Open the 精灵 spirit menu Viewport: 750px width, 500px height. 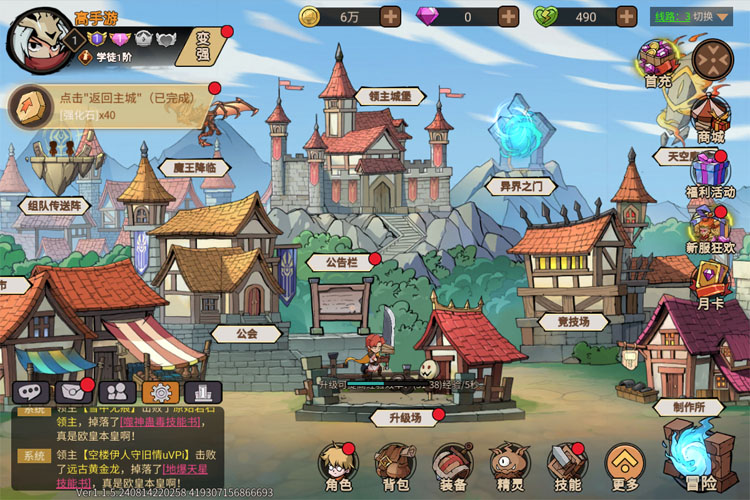[x=509, y=465]
